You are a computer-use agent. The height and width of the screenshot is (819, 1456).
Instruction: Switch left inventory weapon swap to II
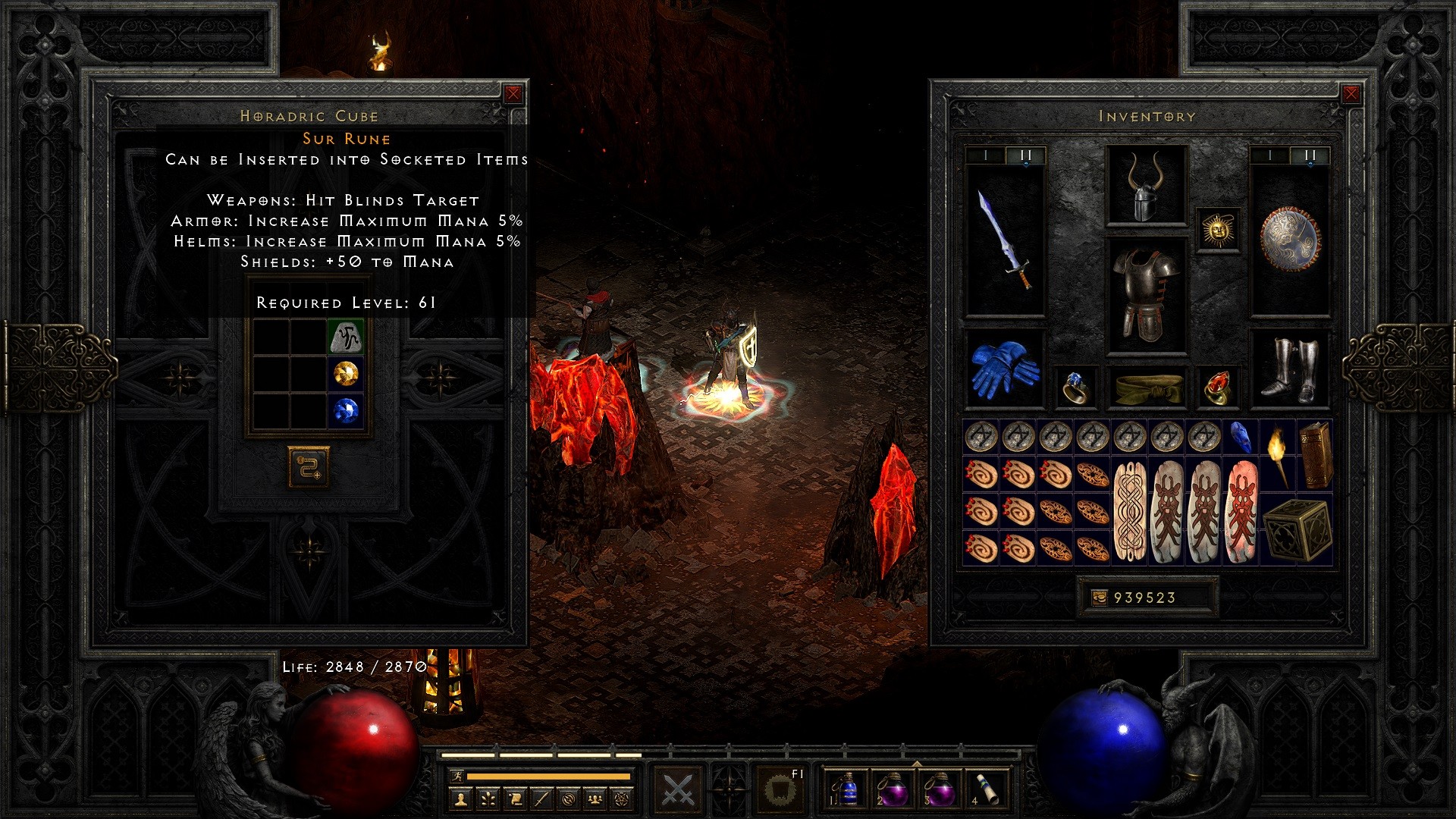[1027, 155]
